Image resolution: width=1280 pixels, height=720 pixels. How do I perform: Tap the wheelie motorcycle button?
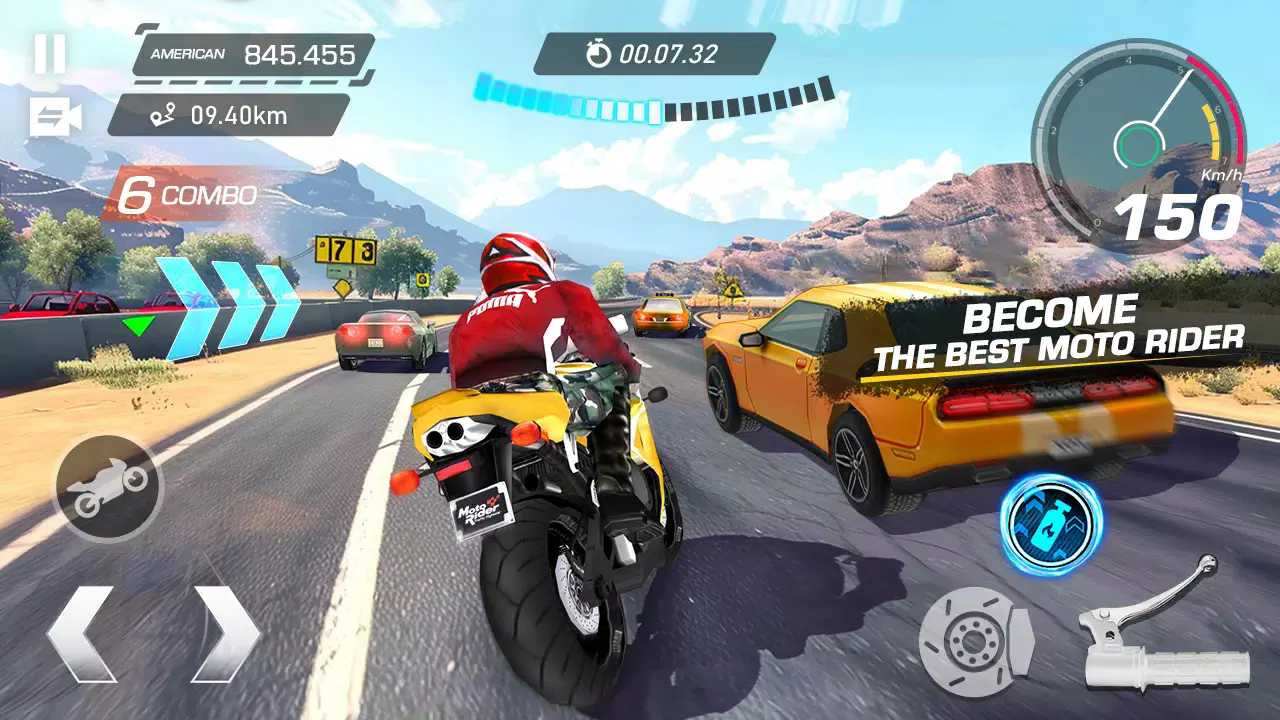coord(109,486)
